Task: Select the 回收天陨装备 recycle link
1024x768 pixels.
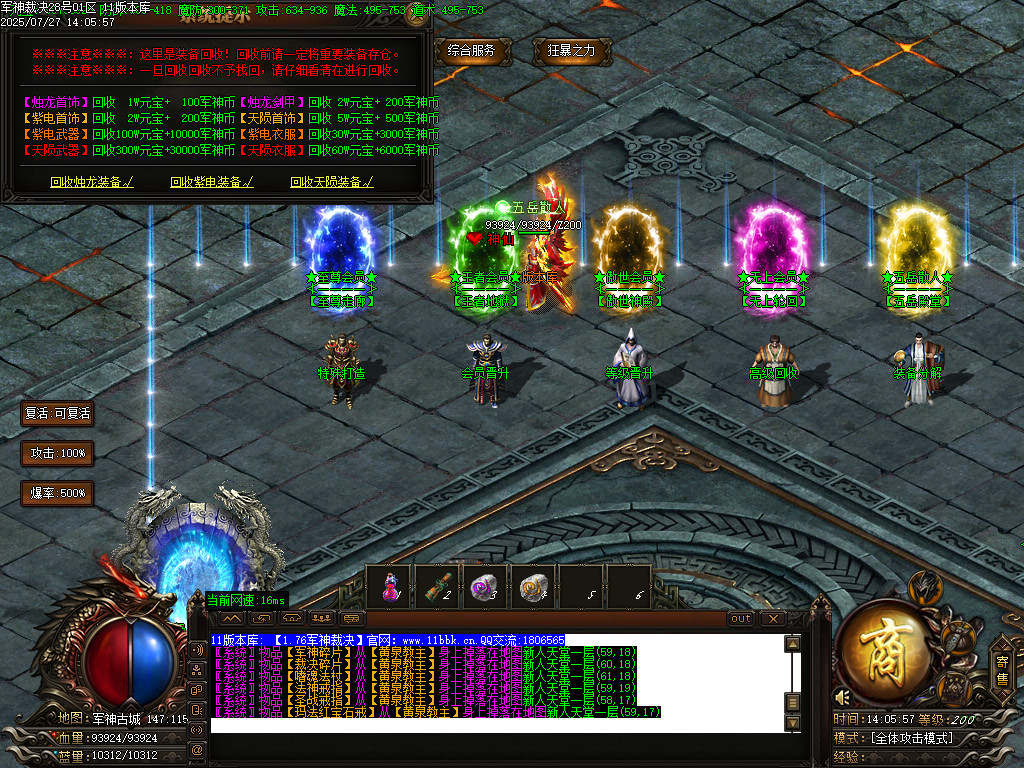Action: coord(331,182)
